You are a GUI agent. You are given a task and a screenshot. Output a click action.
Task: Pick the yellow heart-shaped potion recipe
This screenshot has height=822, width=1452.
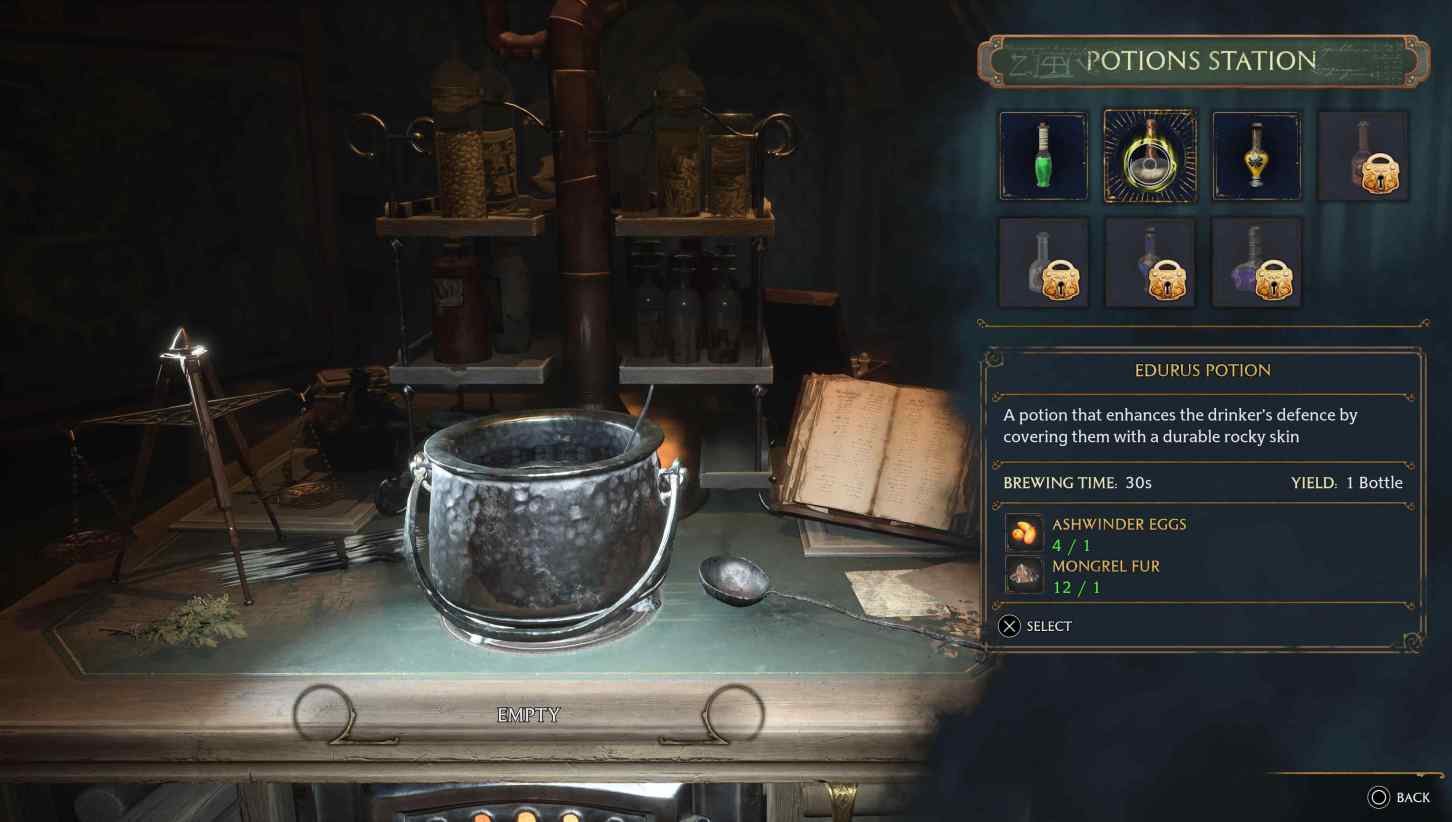[1256, 156]
